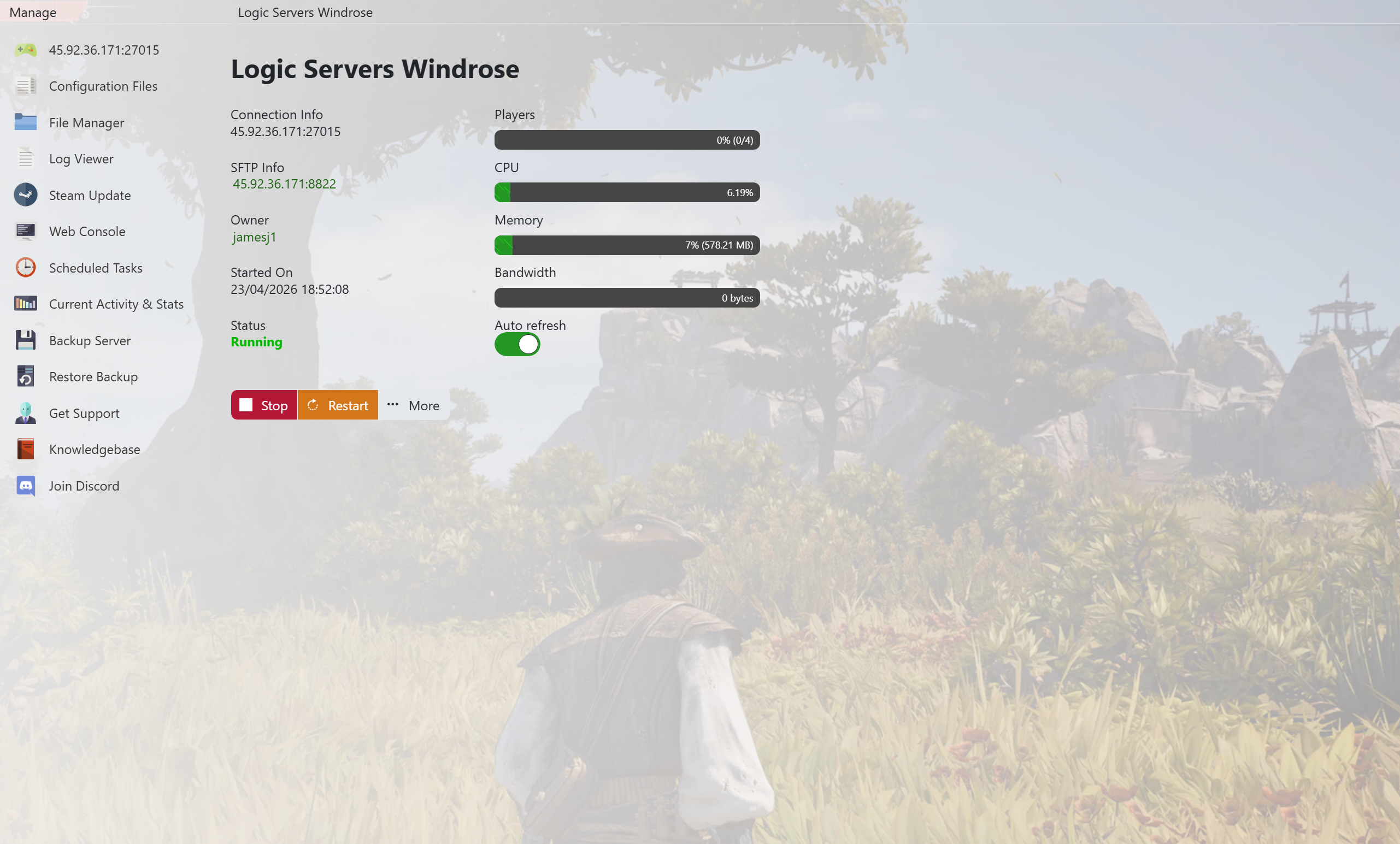Click the Join Discord entry
Screen dimensions: 1400x844
84,486
